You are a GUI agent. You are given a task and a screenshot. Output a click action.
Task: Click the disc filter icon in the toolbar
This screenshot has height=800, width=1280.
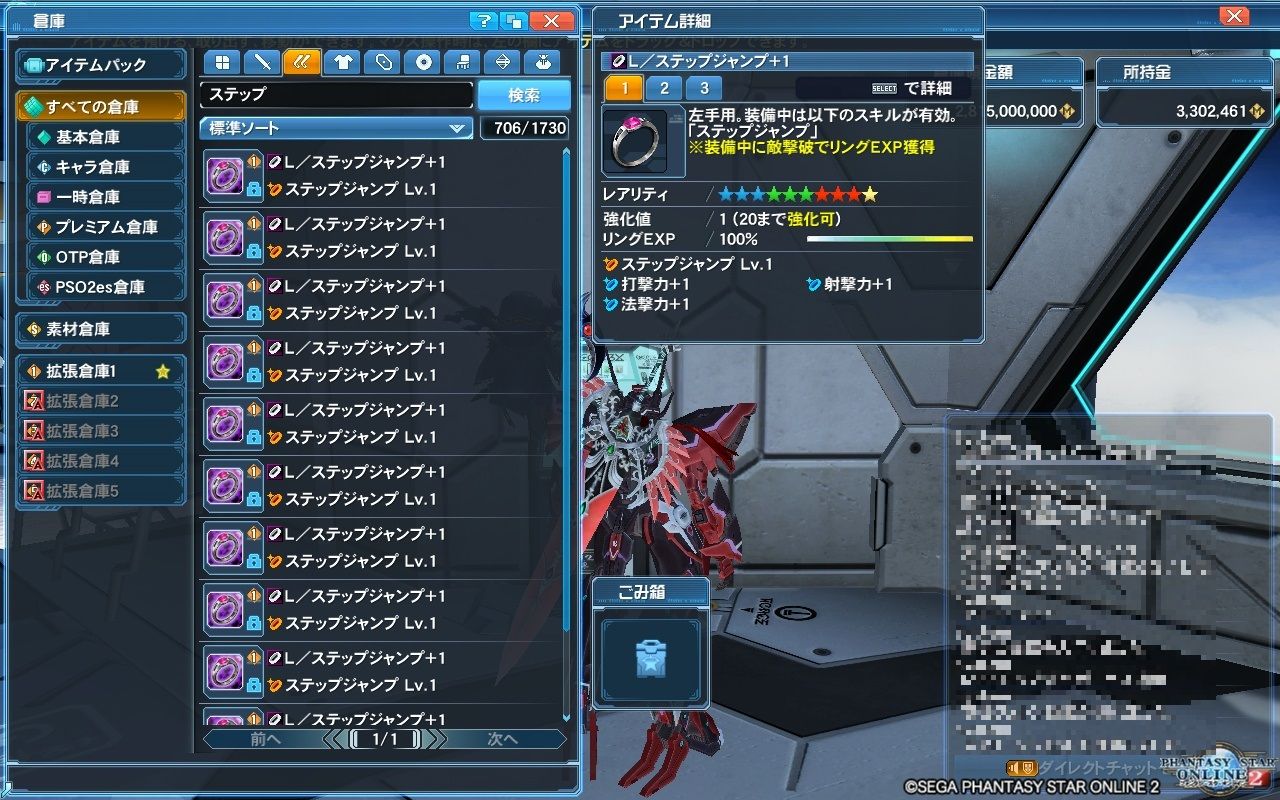tap(424, 62)
